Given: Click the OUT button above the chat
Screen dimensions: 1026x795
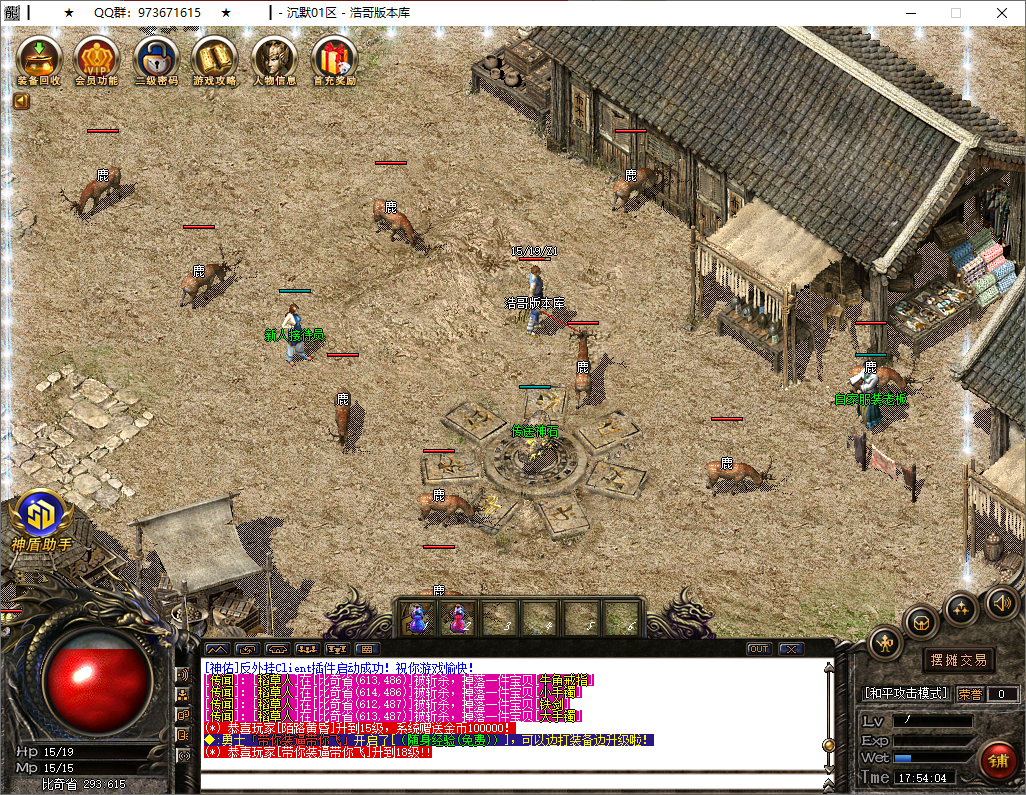Looking at the screenshot, I should 759,649.
